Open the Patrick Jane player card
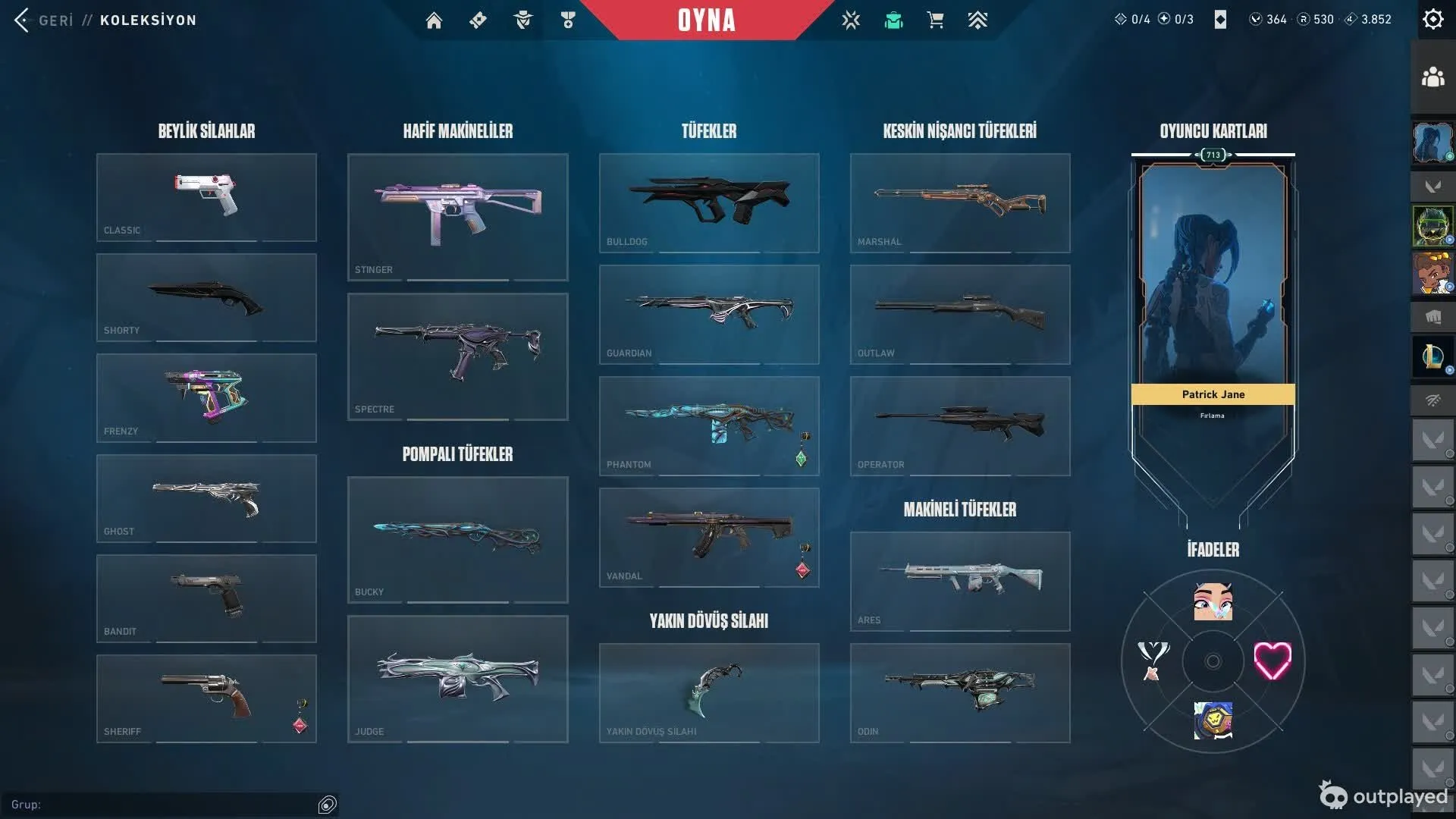 coord(1213,303)
